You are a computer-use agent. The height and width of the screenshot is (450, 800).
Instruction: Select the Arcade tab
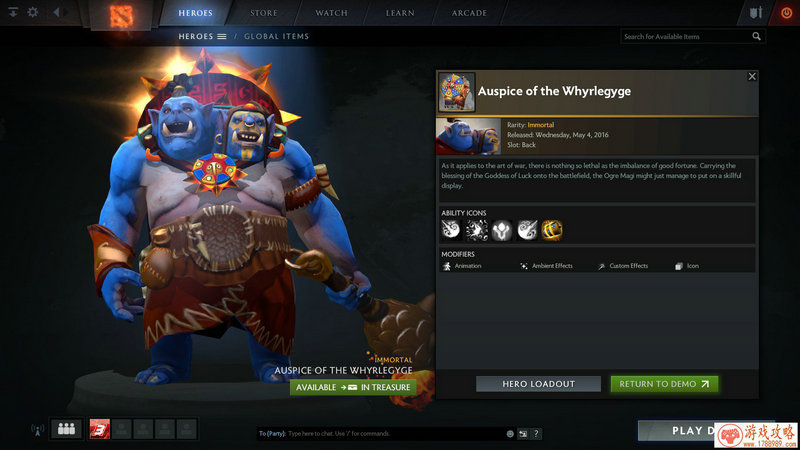(469, 13)
